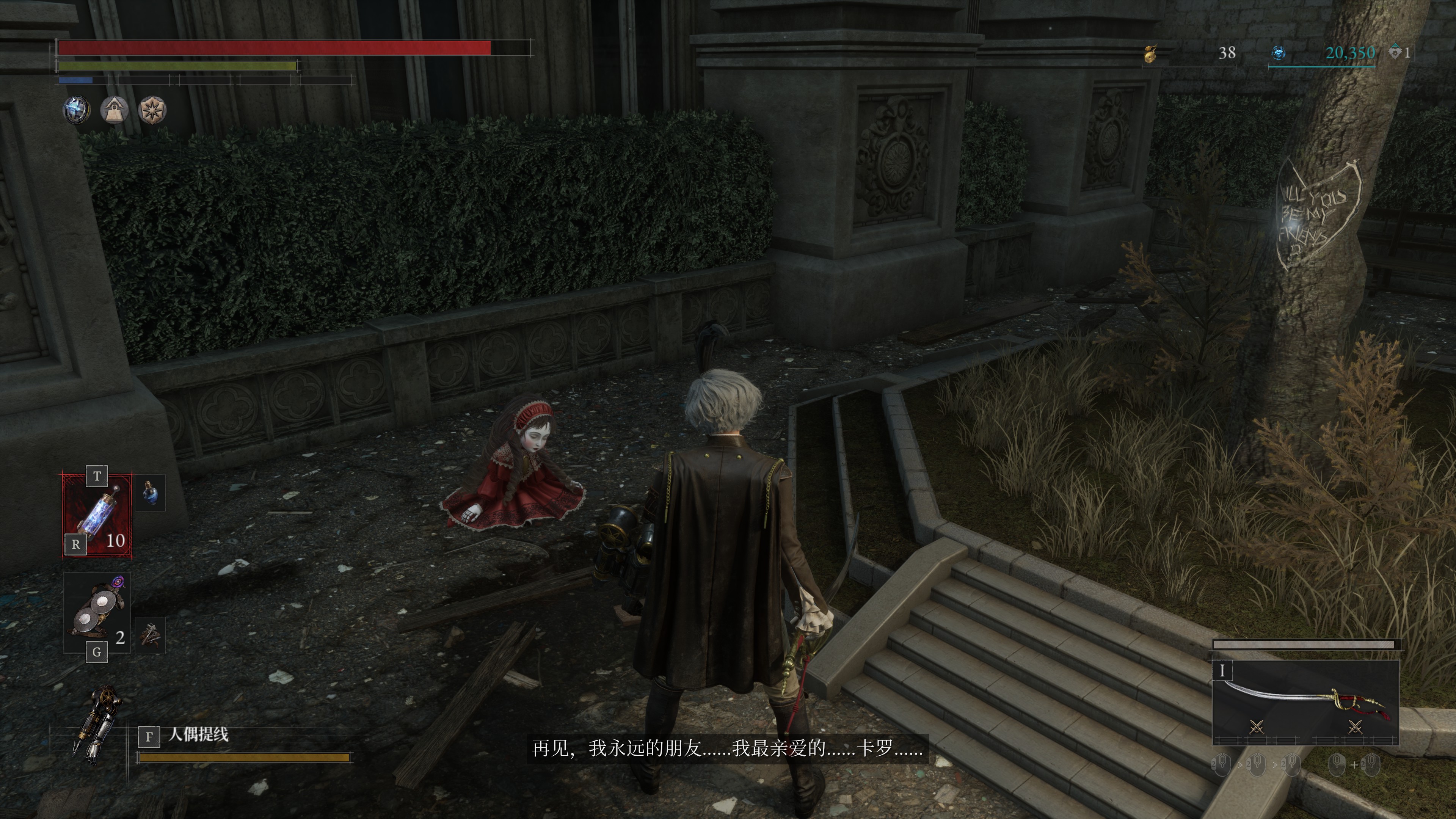Viewport: 1456px width, 819px height.
Task: Click the golden item icon beside 38
Action: pyautogui.click(x=1150, y=54)
